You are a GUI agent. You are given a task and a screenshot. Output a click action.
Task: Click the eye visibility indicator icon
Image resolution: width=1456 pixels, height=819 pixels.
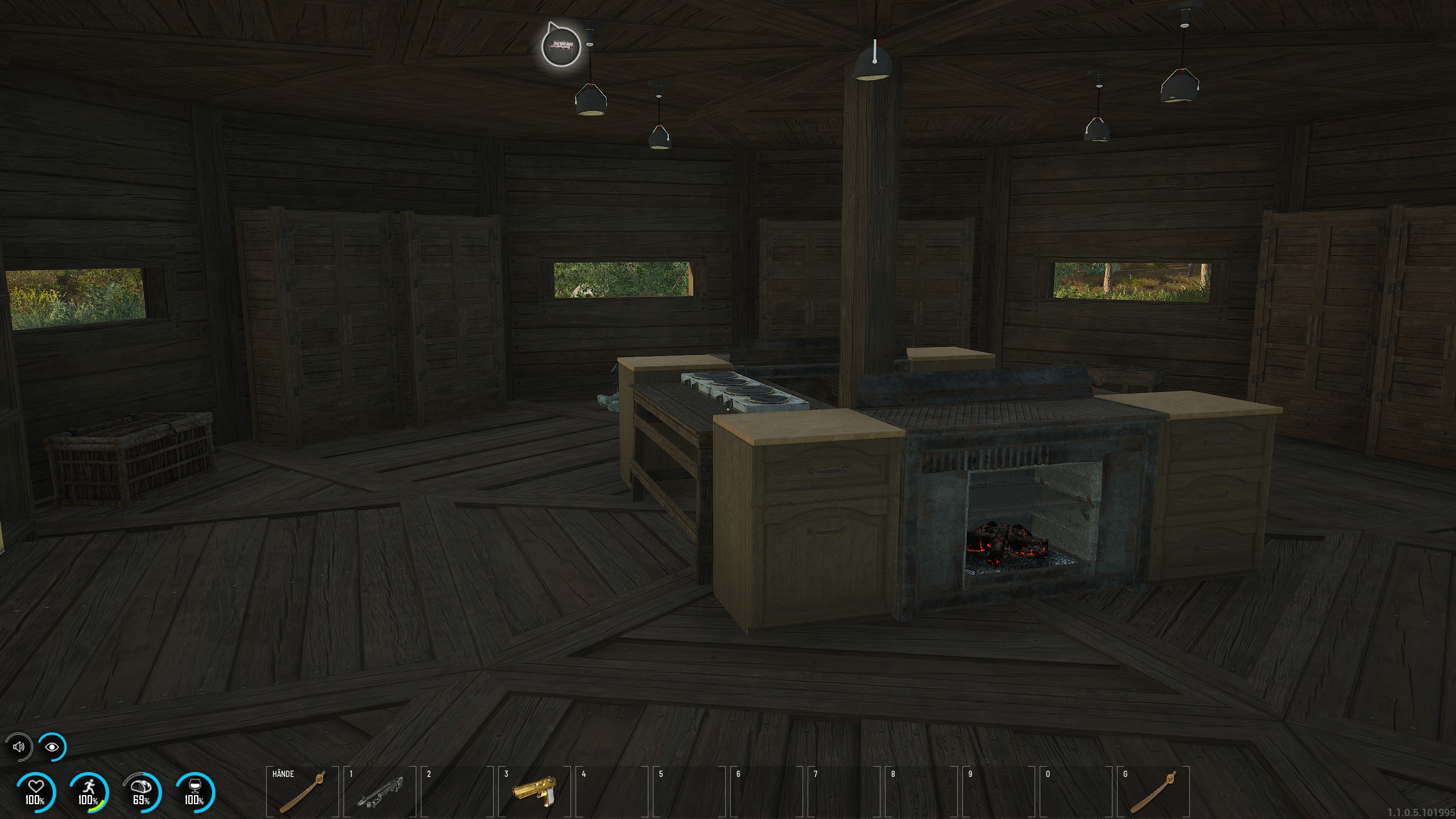tap(52, 747)
